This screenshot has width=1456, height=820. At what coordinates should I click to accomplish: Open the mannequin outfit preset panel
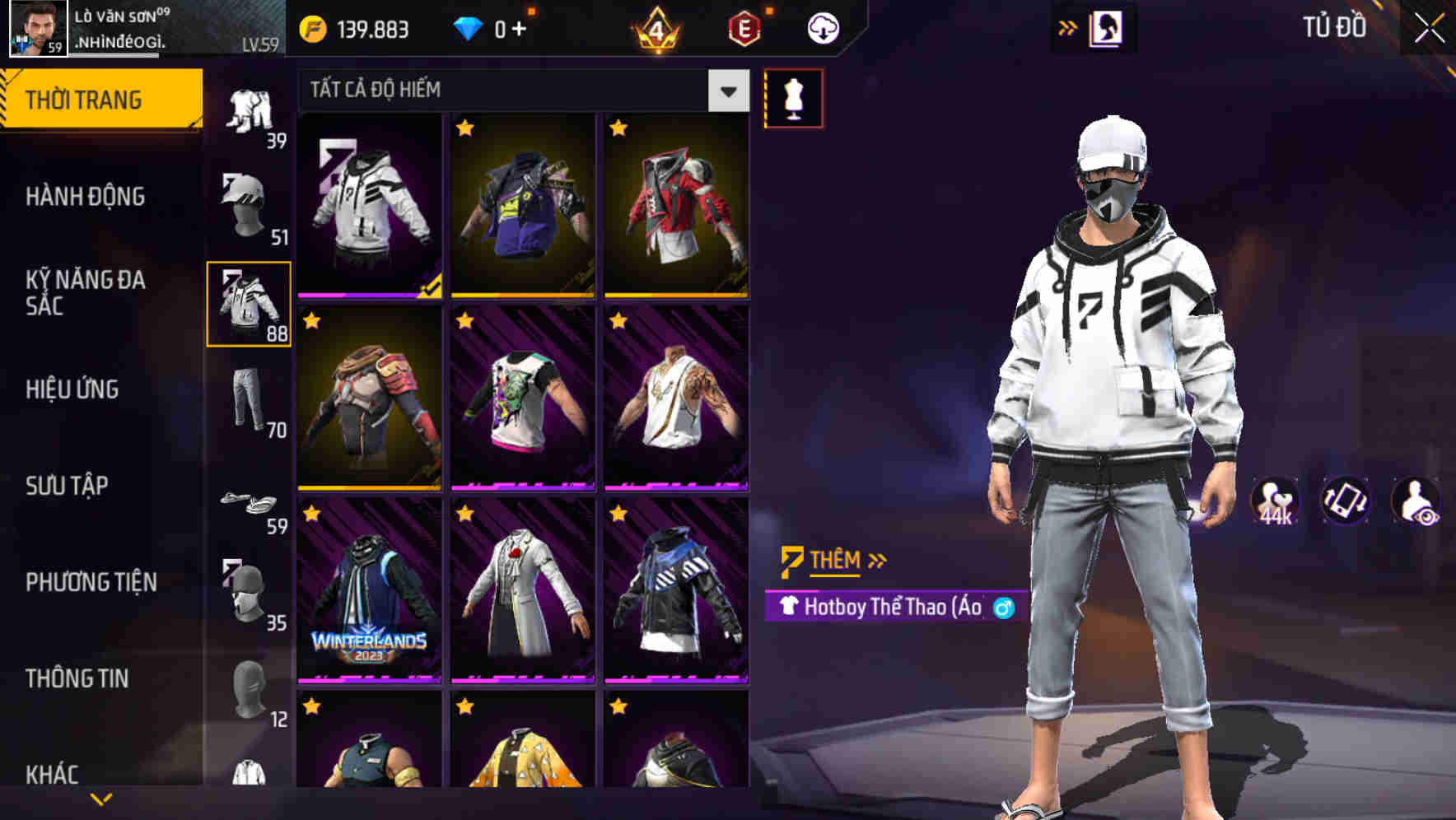pos(793,98)
